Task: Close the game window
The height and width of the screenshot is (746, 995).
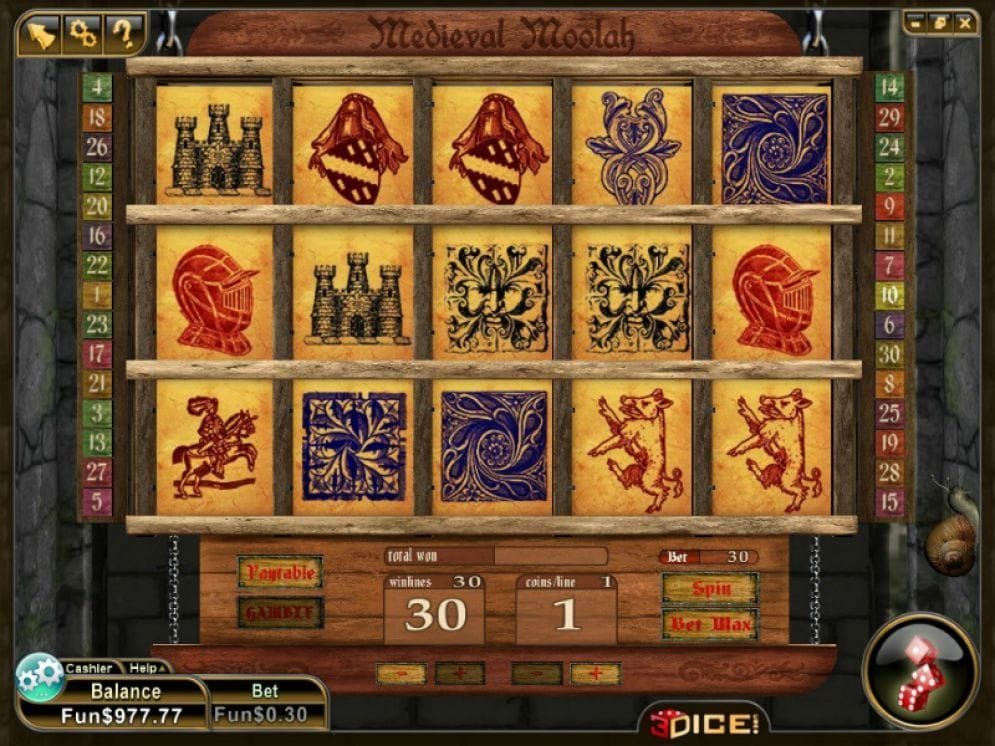Action: (964, 21)
